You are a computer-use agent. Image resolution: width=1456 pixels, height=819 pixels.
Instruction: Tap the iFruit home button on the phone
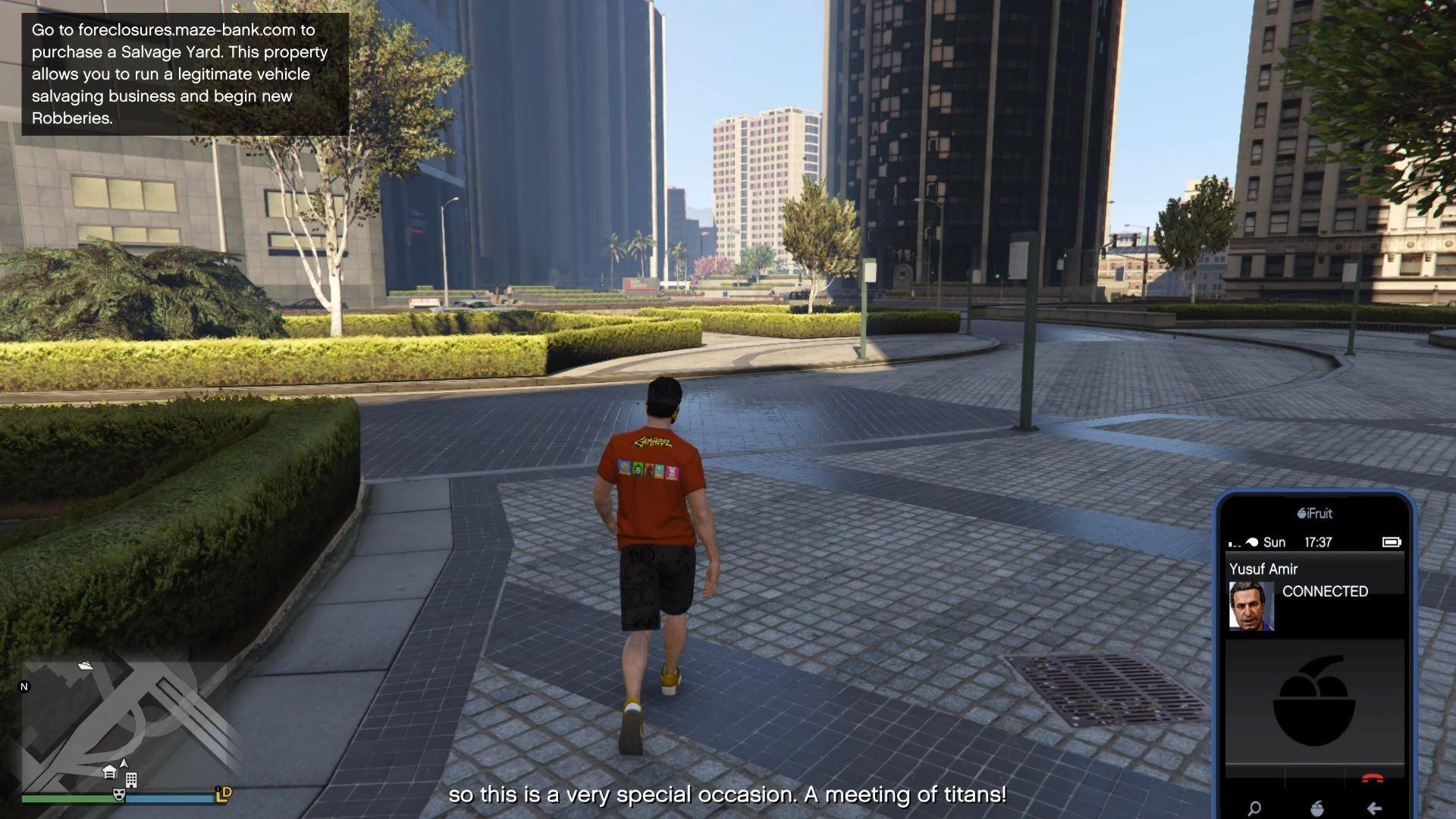1316,808
